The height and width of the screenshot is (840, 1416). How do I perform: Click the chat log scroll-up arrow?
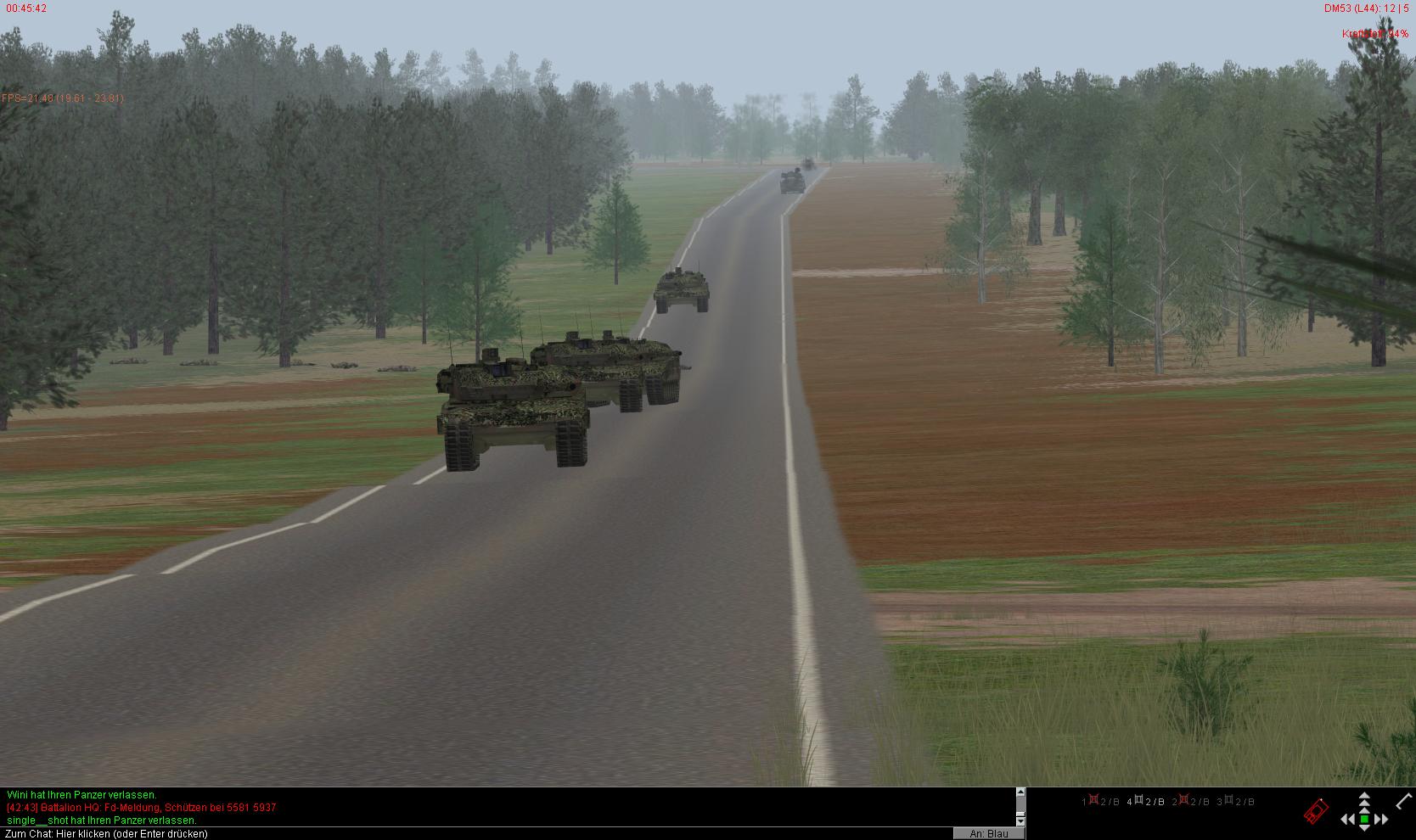point(1020,792)
